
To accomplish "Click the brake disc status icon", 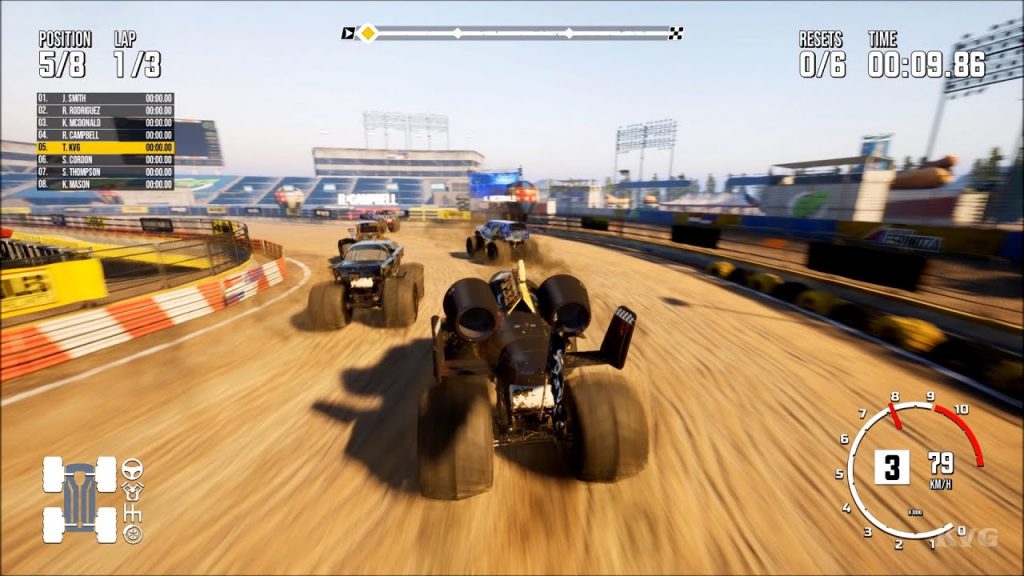I will 132,535.
